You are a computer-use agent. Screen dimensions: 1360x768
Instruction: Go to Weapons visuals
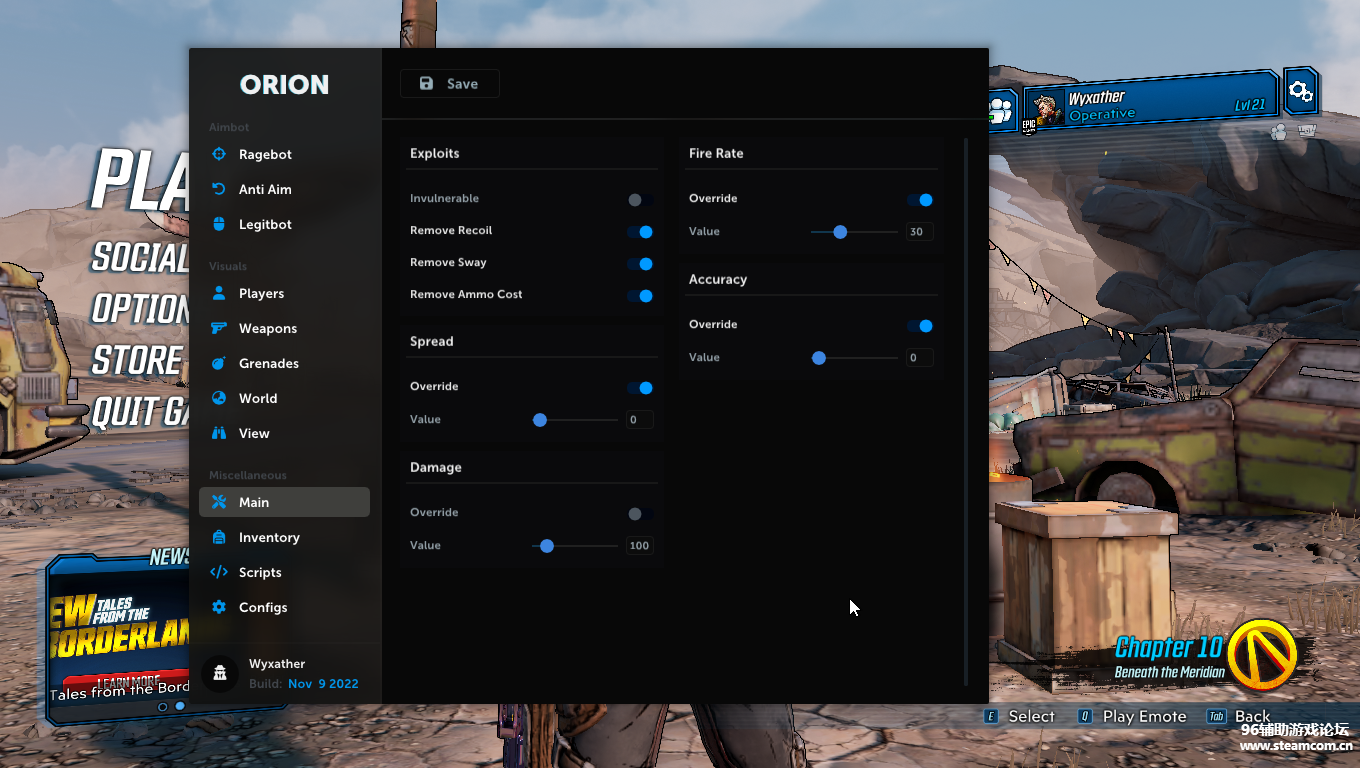(267, 329)
